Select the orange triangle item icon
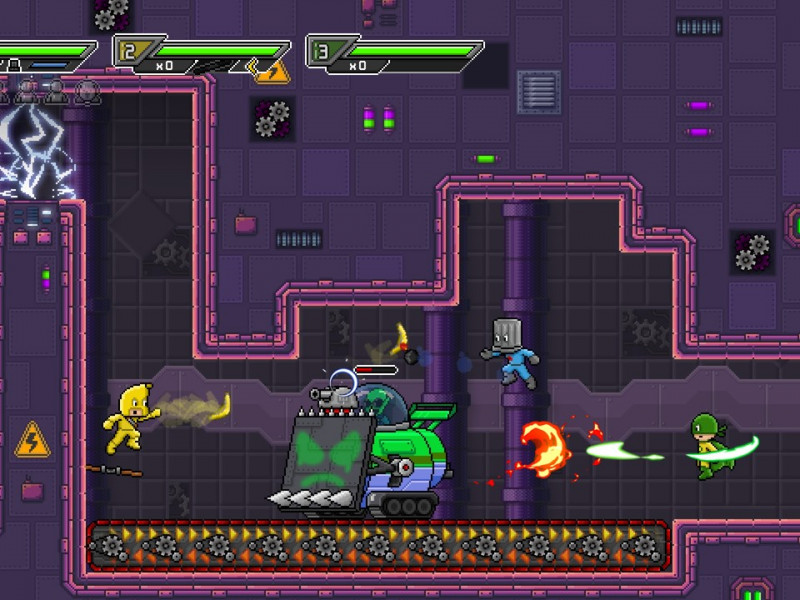The height and width of the screenshot is (600, 800). pyautogui.click(x=271, y=71)
